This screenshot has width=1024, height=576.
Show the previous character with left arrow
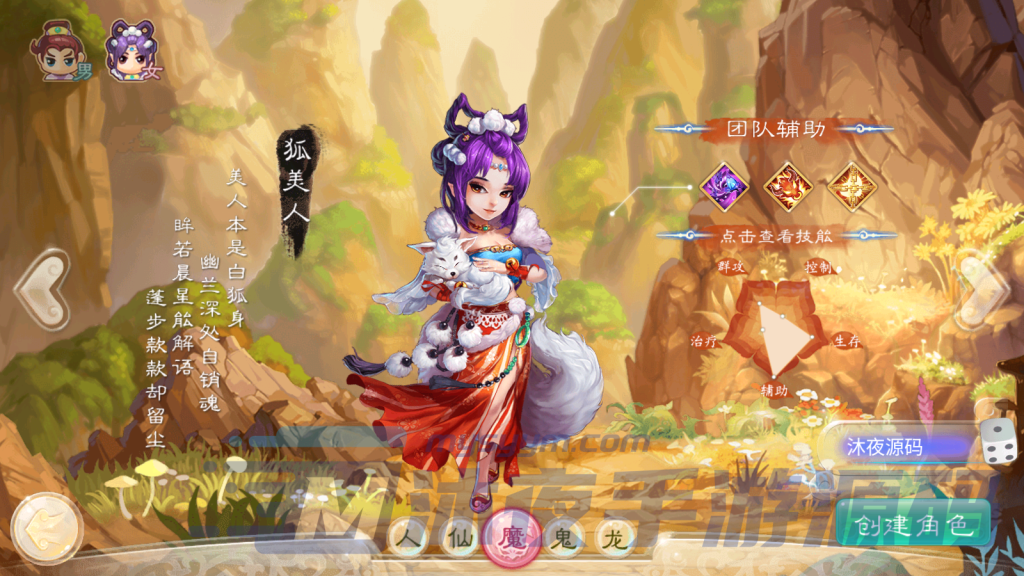40,290
